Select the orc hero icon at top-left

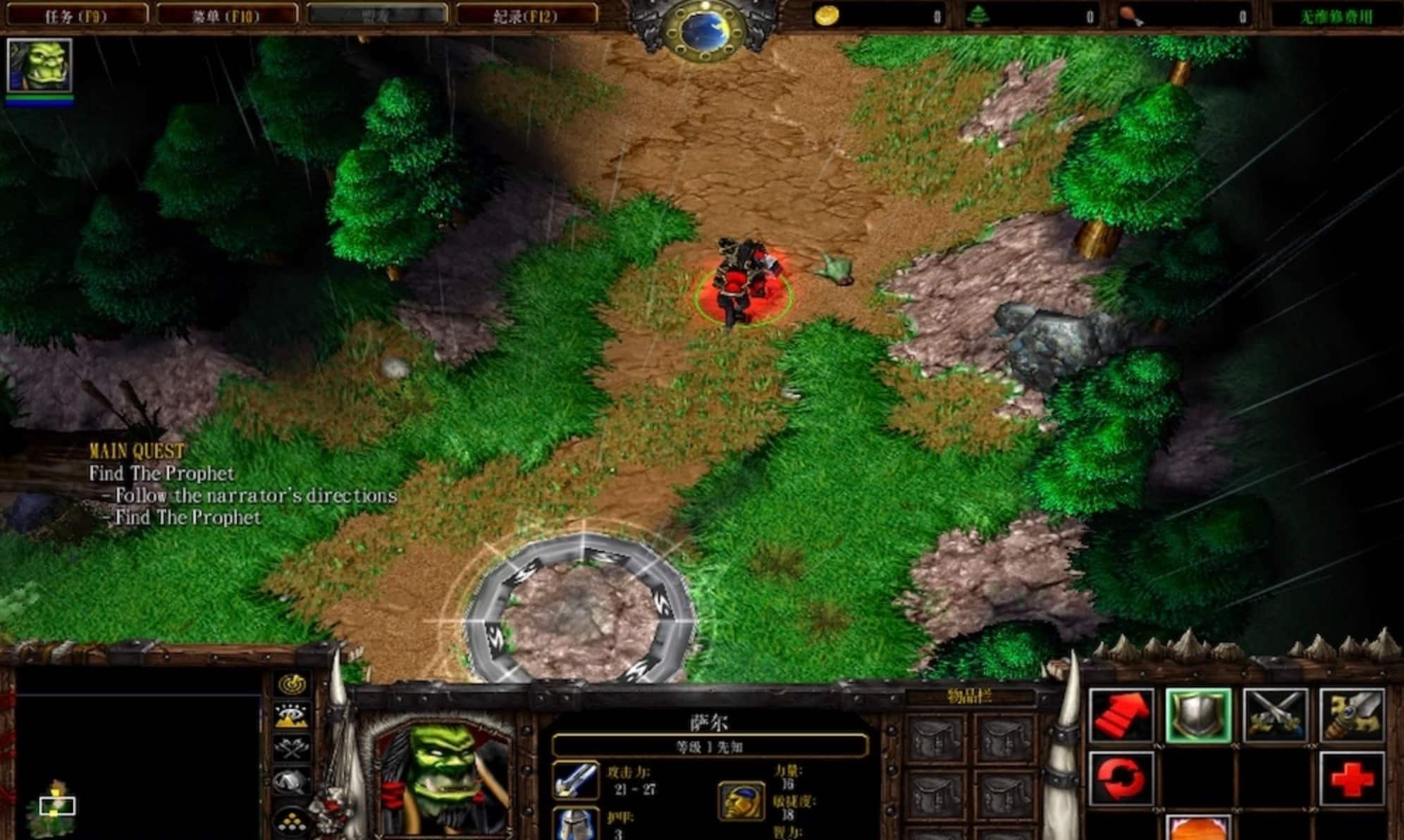(39, 66)
